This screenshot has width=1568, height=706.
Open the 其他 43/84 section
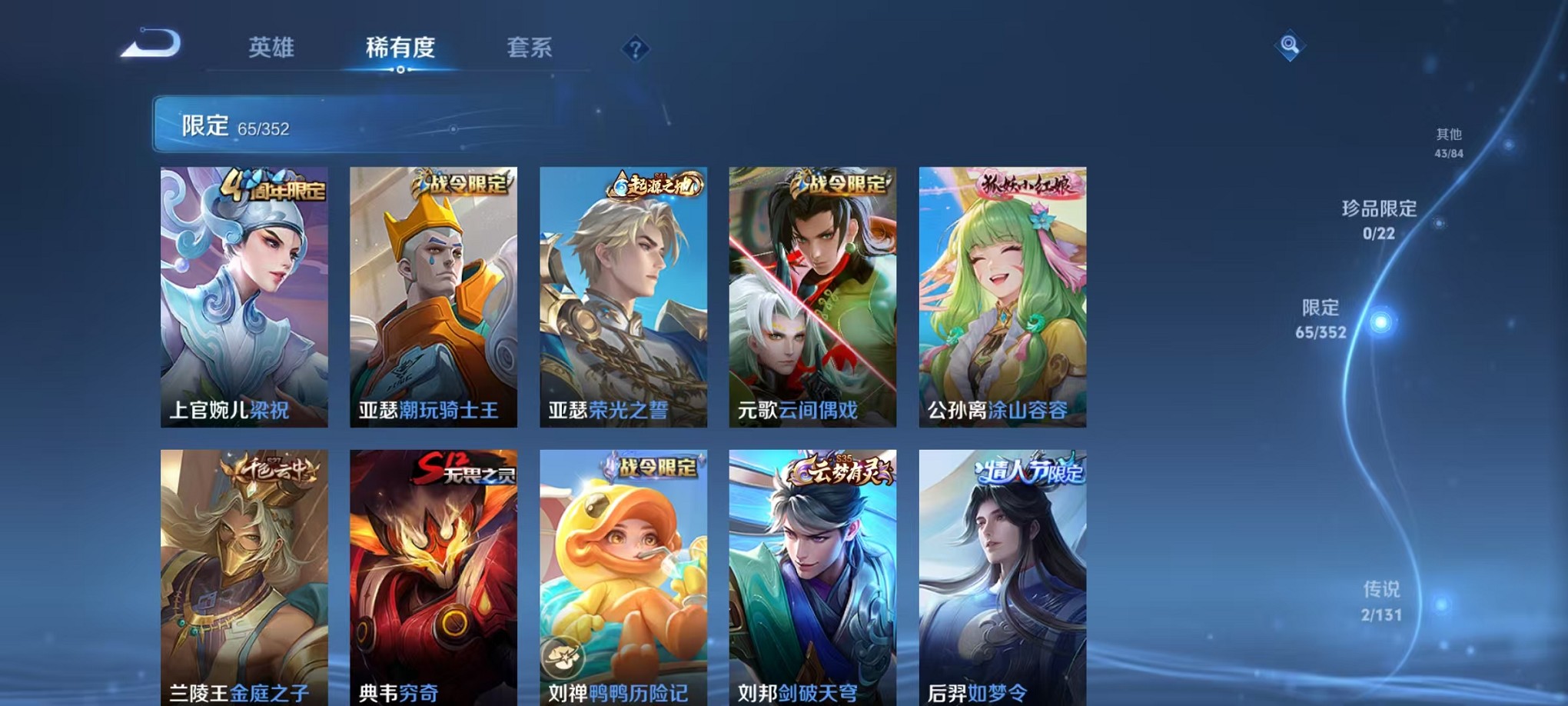[x=1451, y=140]
